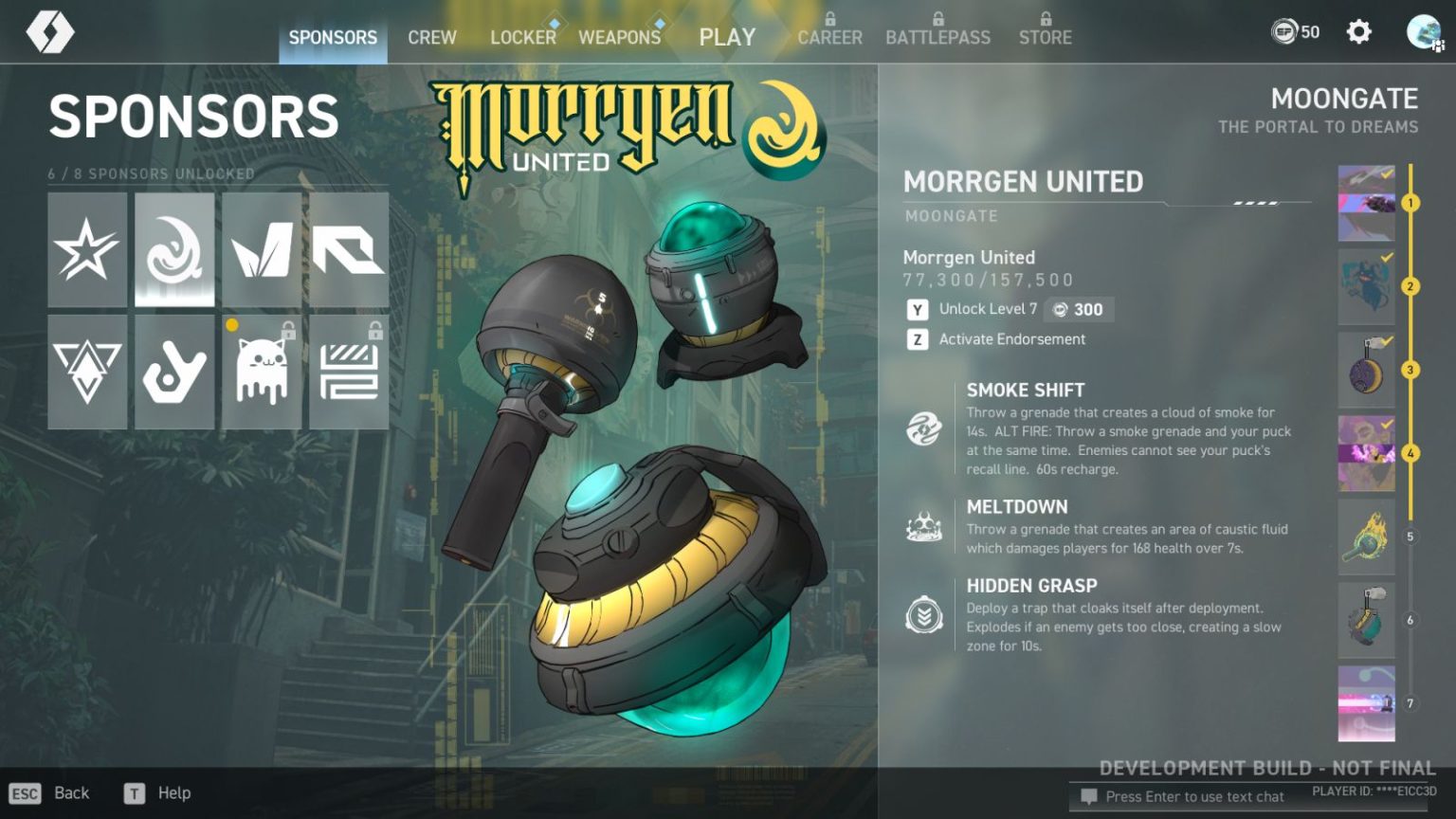Open the locked Battlepass tab
Image resolution: width=1456 pixels, height=819 pixels.
(937, 37)
